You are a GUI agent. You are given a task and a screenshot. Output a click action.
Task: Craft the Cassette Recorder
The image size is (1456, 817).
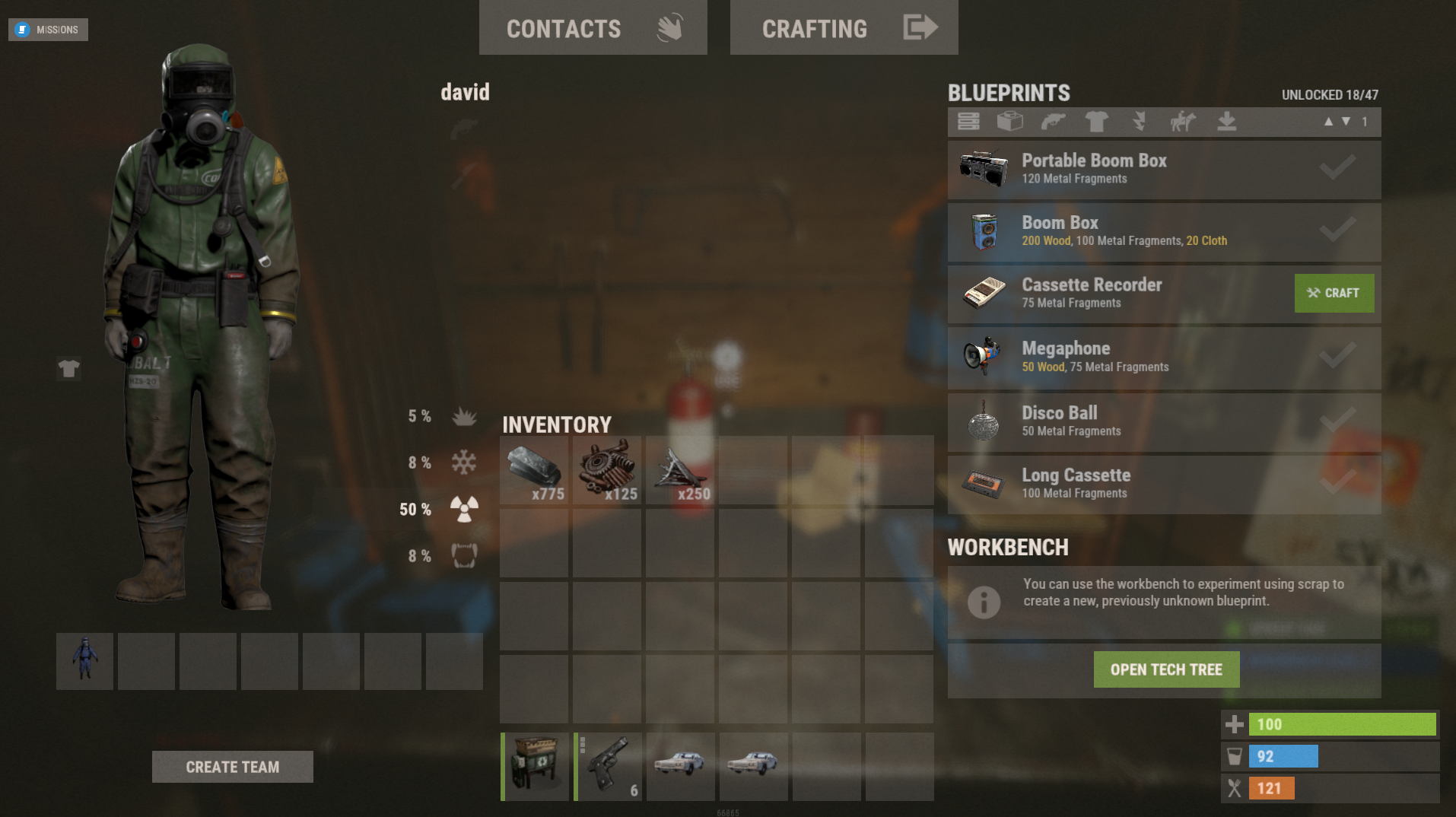point(1334,293)
